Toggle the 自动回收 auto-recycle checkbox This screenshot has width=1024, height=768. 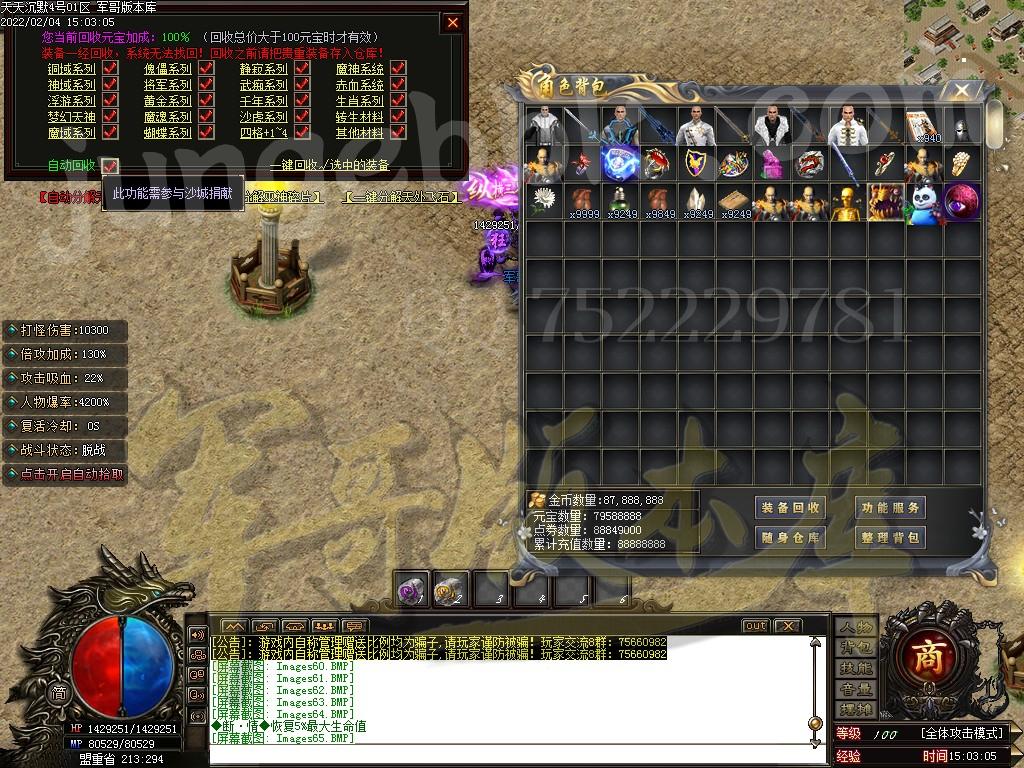pos(110,165)
